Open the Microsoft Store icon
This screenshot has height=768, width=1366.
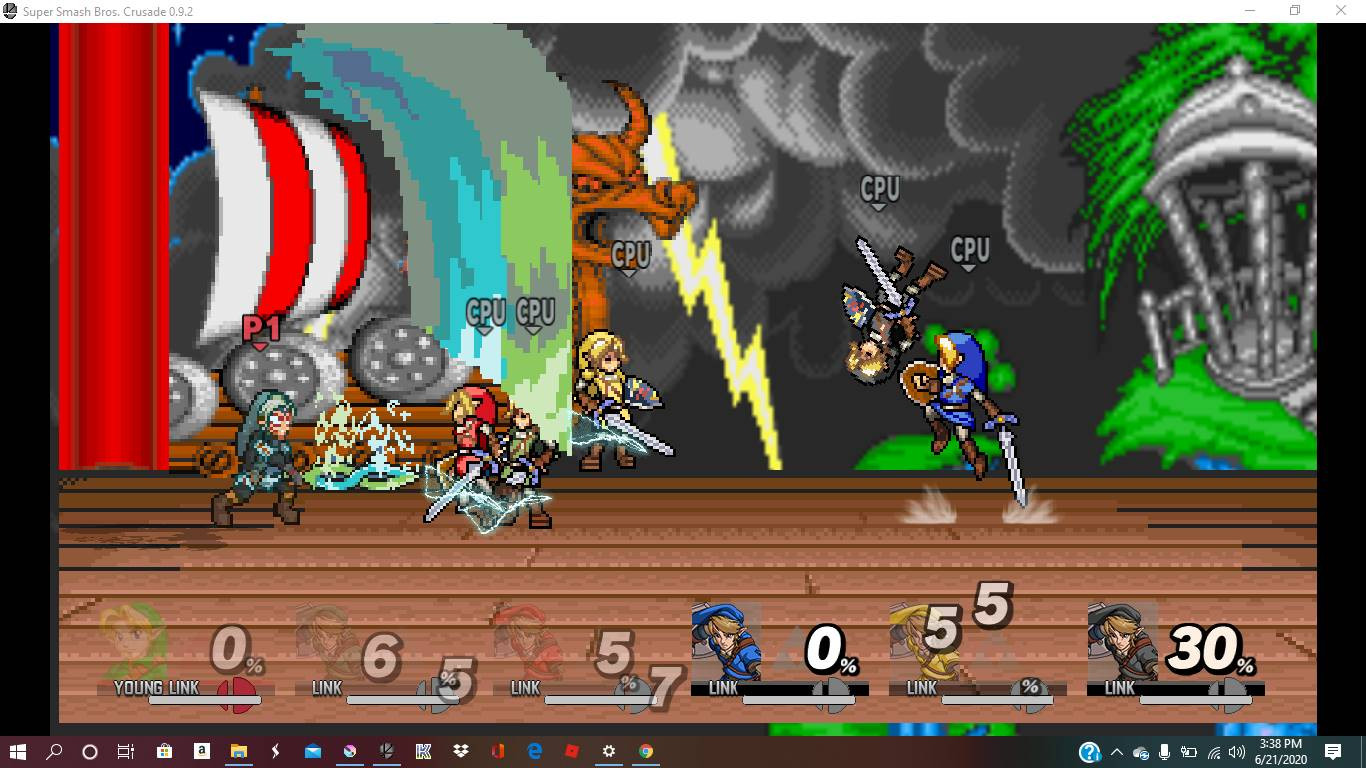162,752
